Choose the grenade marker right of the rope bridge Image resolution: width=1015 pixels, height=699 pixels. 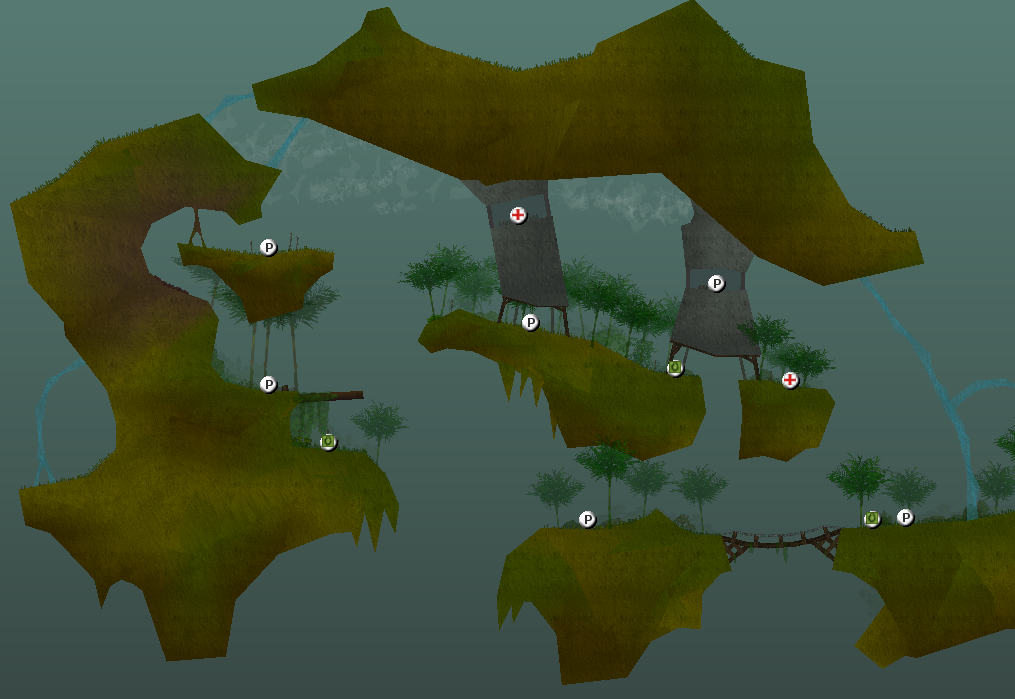(x=872, y=518)
